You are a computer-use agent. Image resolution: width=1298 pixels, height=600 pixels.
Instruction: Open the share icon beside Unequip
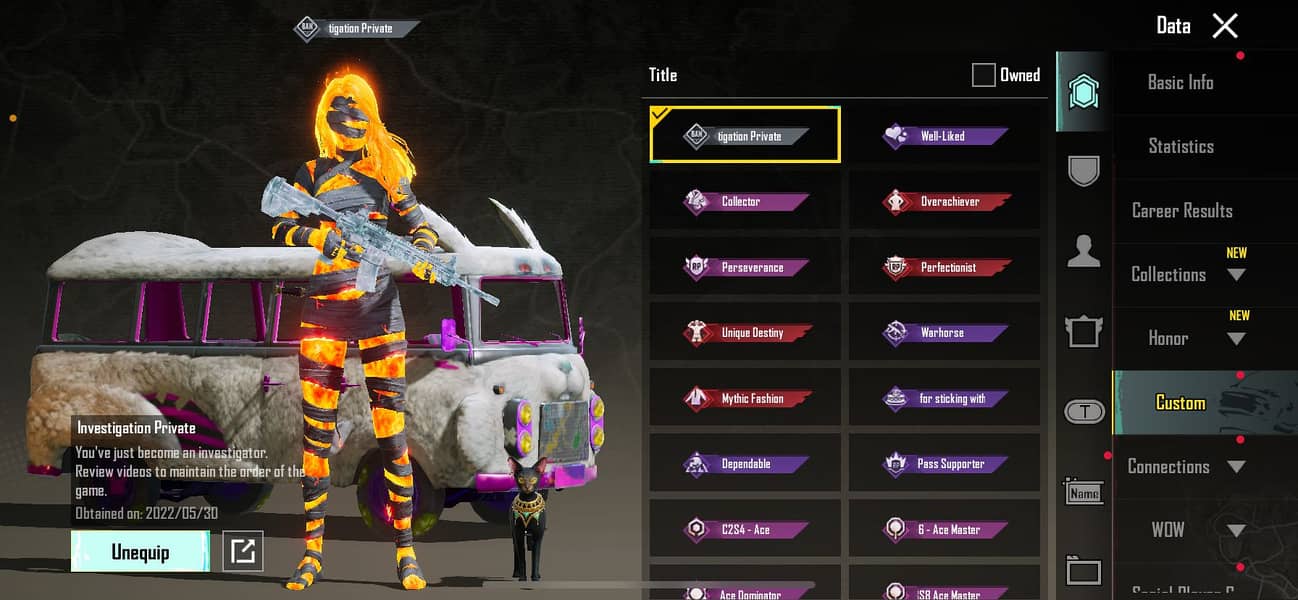click(x=243, y=551)
